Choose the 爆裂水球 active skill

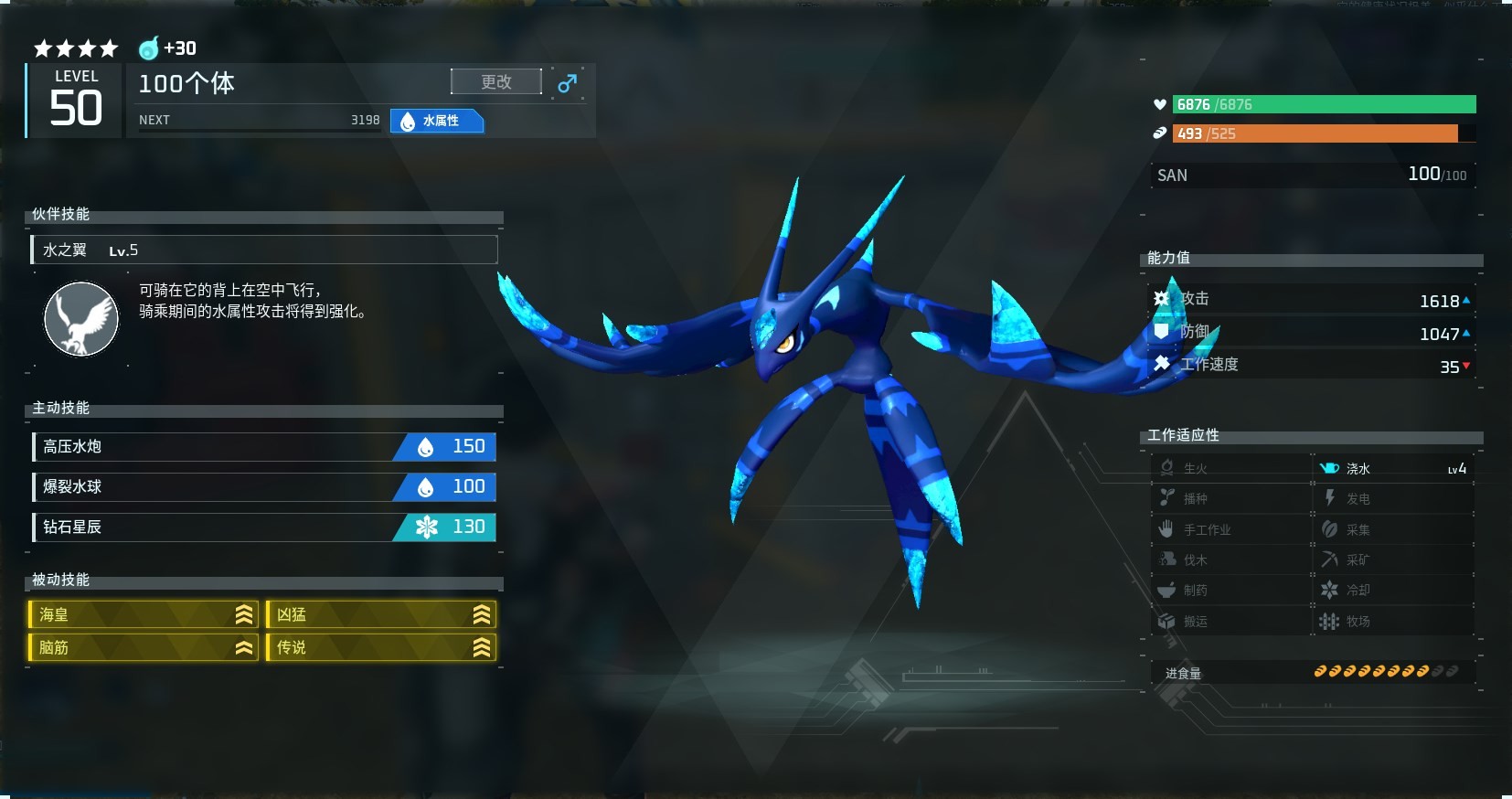click(264, 486)
